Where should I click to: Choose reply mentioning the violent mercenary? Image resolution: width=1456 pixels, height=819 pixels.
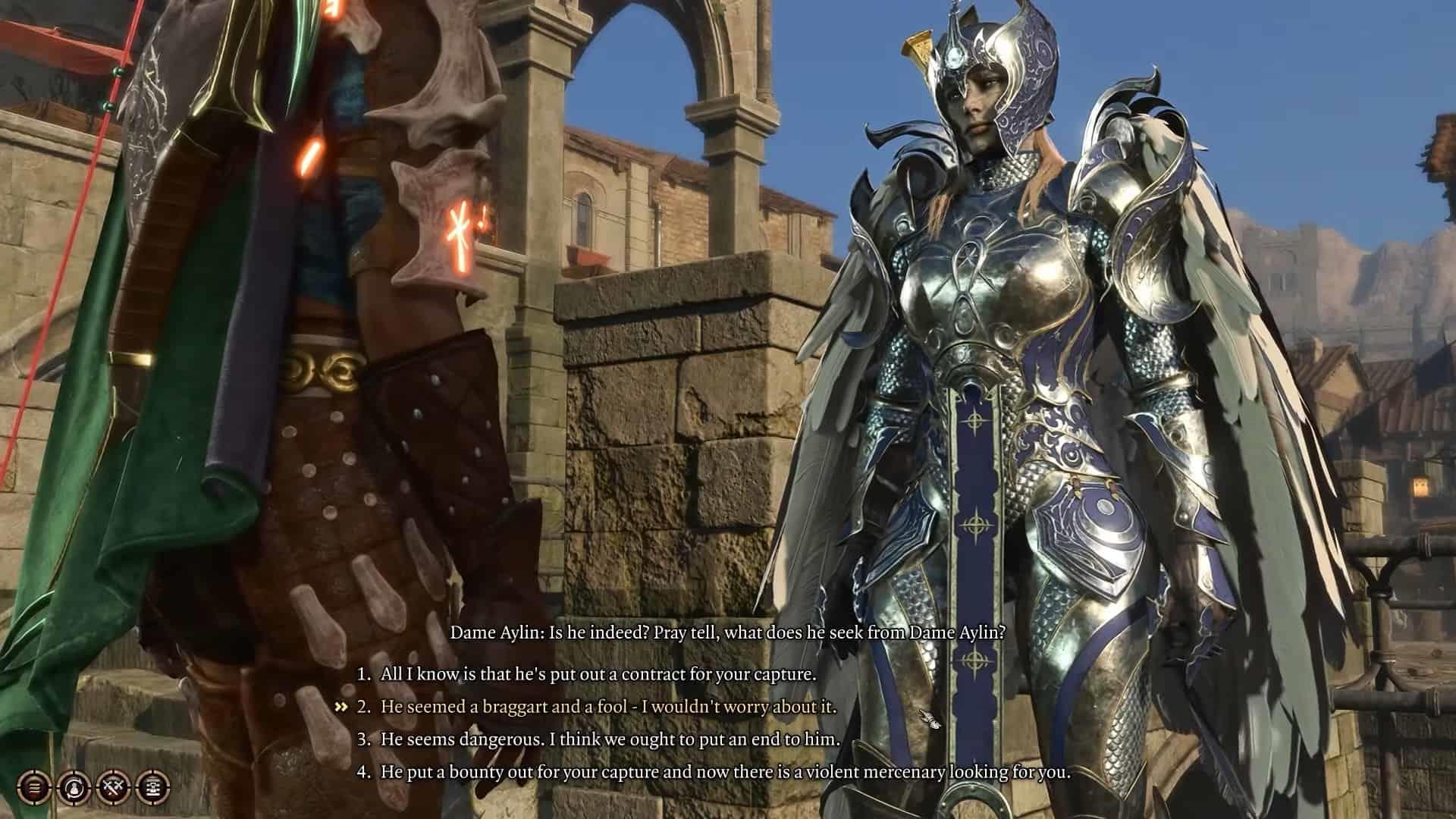pyautogui.click(x=725, y=773)
